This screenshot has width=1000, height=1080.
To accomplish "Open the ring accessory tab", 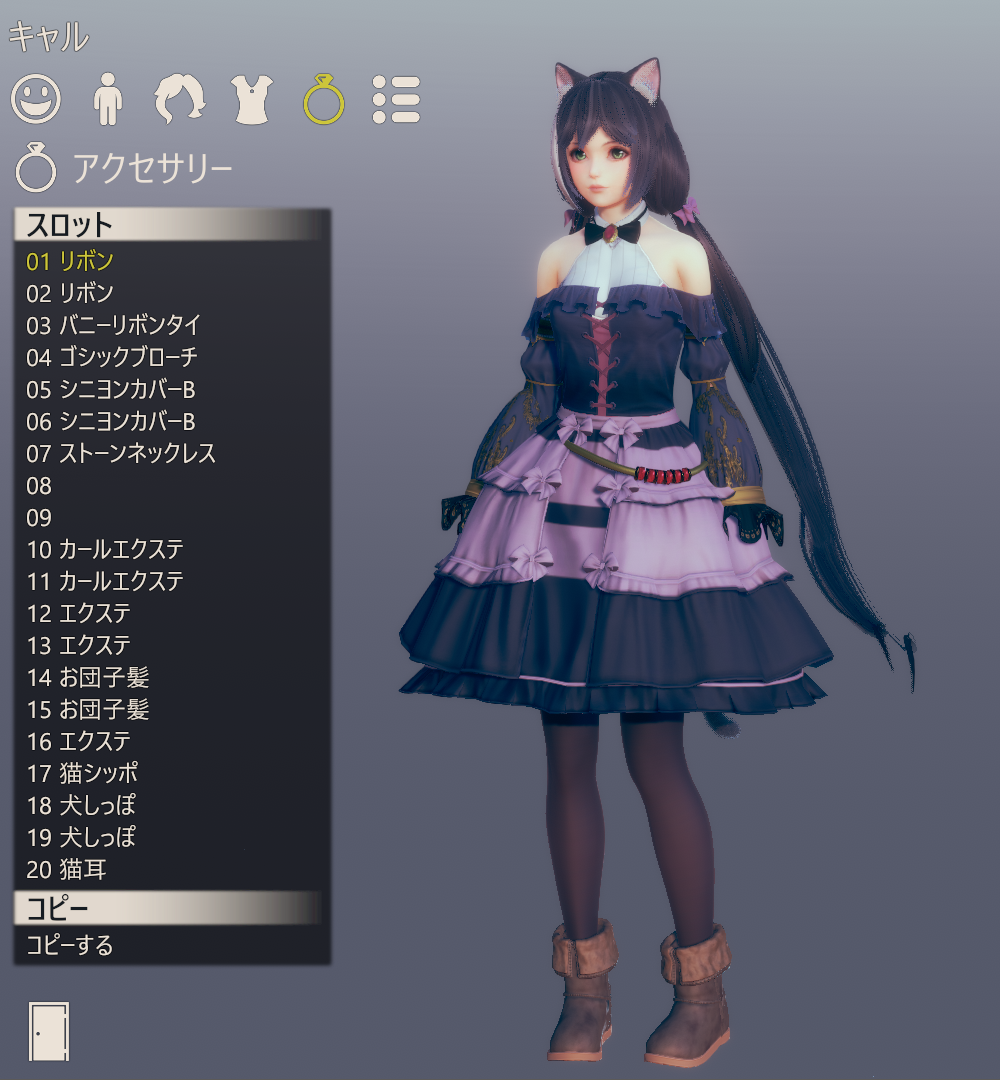I will (x=324, y=99).
